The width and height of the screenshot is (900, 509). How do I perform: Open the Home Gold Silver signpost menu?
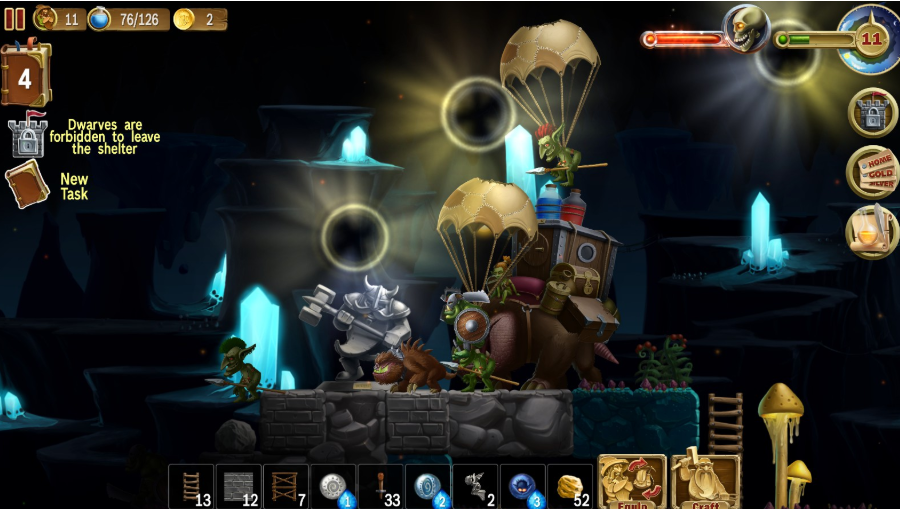tap(872, 172)
